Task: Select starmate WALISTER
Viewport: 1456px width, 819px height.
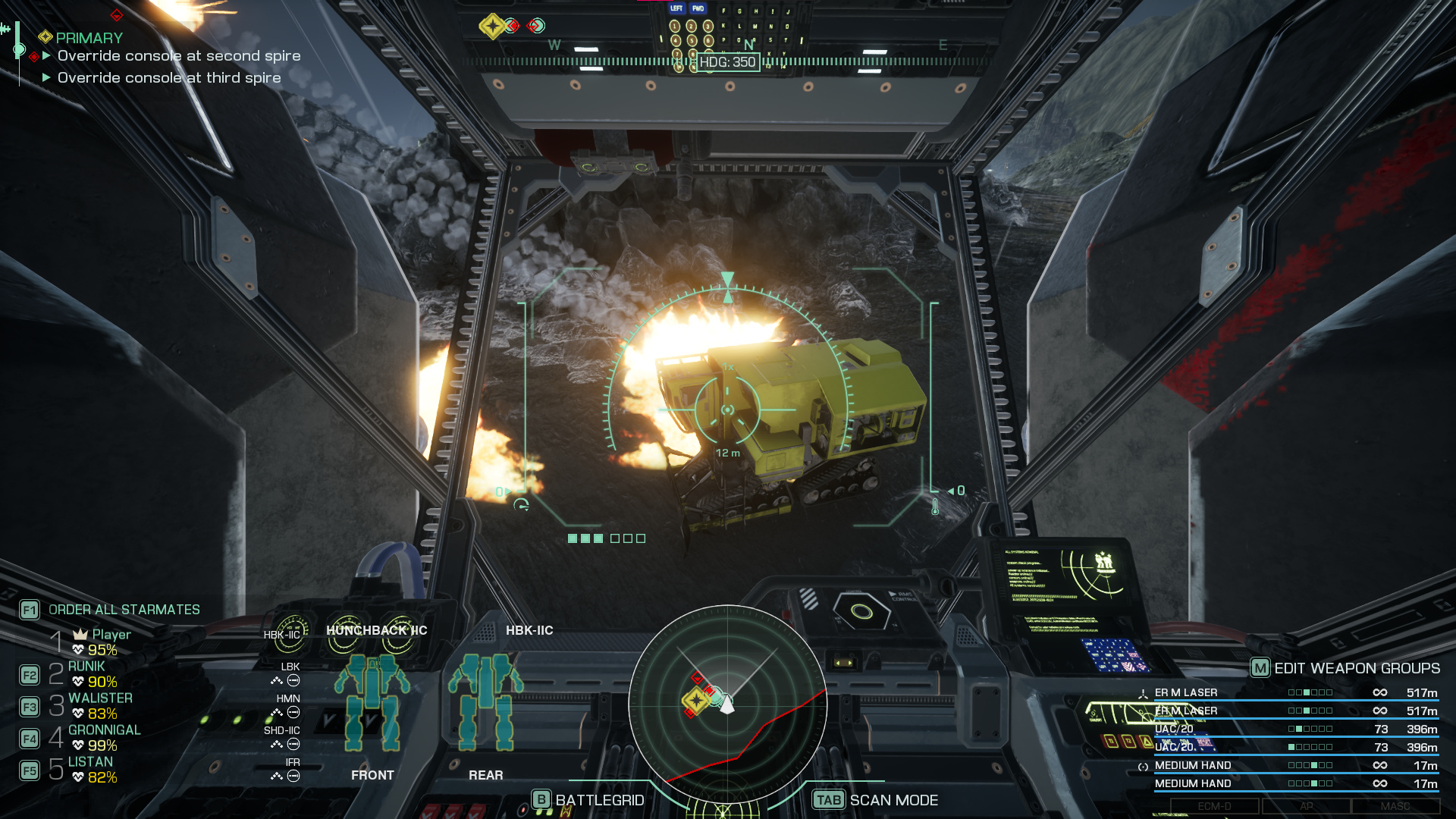Action: click(100, 698)
